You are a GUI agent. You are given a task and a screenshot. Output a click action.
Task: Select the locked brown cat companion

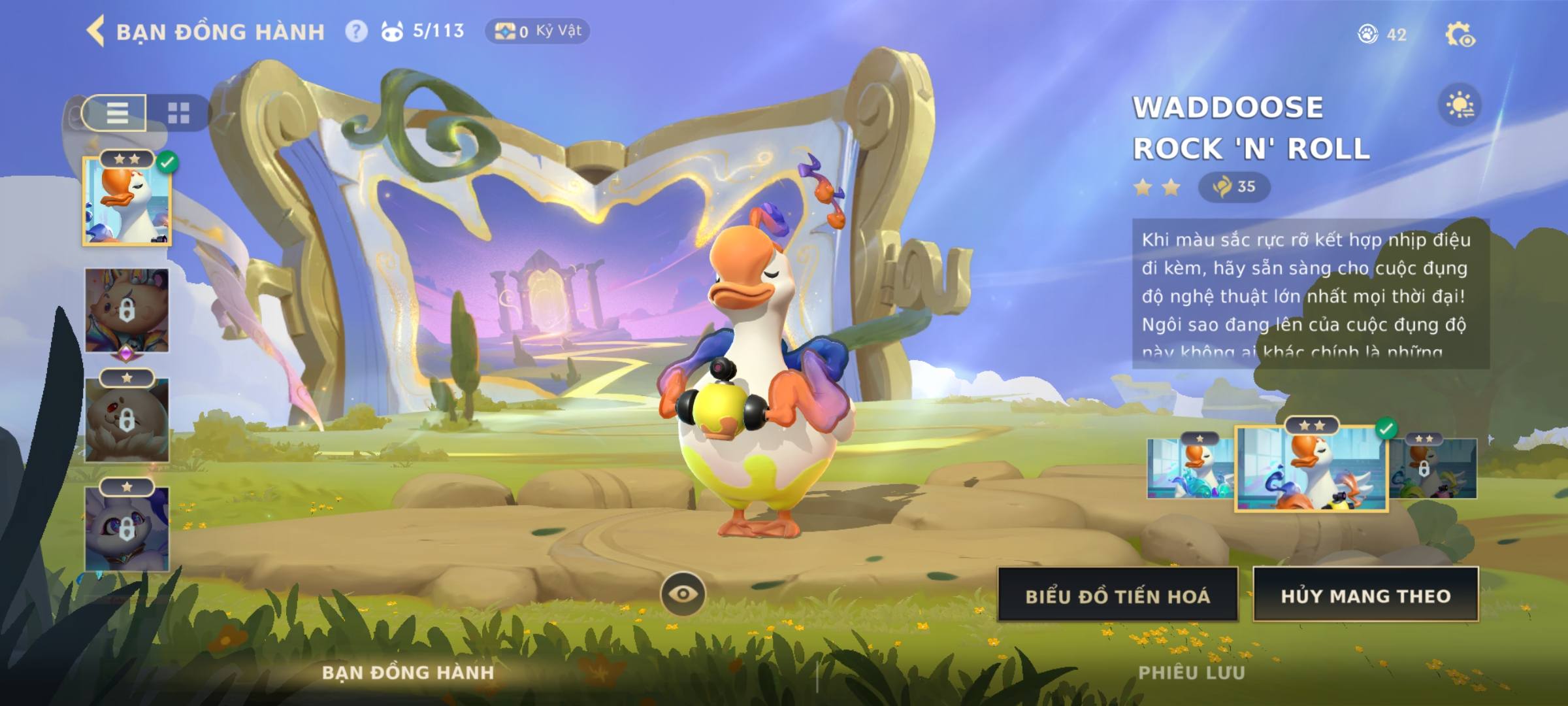click(x=127, y=311)
